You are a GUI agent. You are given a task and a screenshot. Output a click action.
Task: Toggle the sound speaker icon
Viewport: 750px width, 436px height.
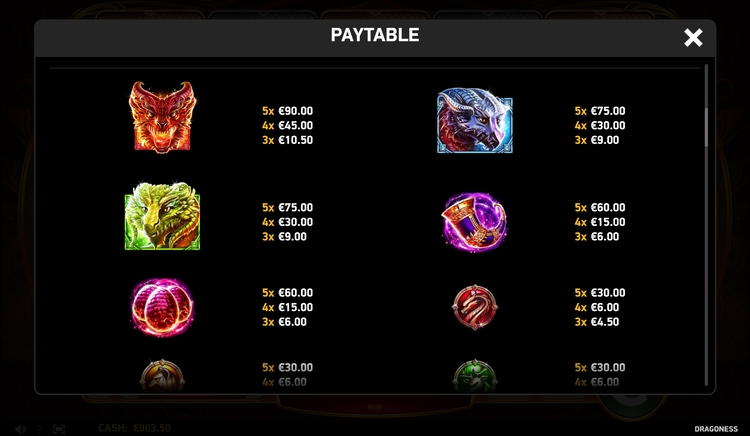click(21, 429)
